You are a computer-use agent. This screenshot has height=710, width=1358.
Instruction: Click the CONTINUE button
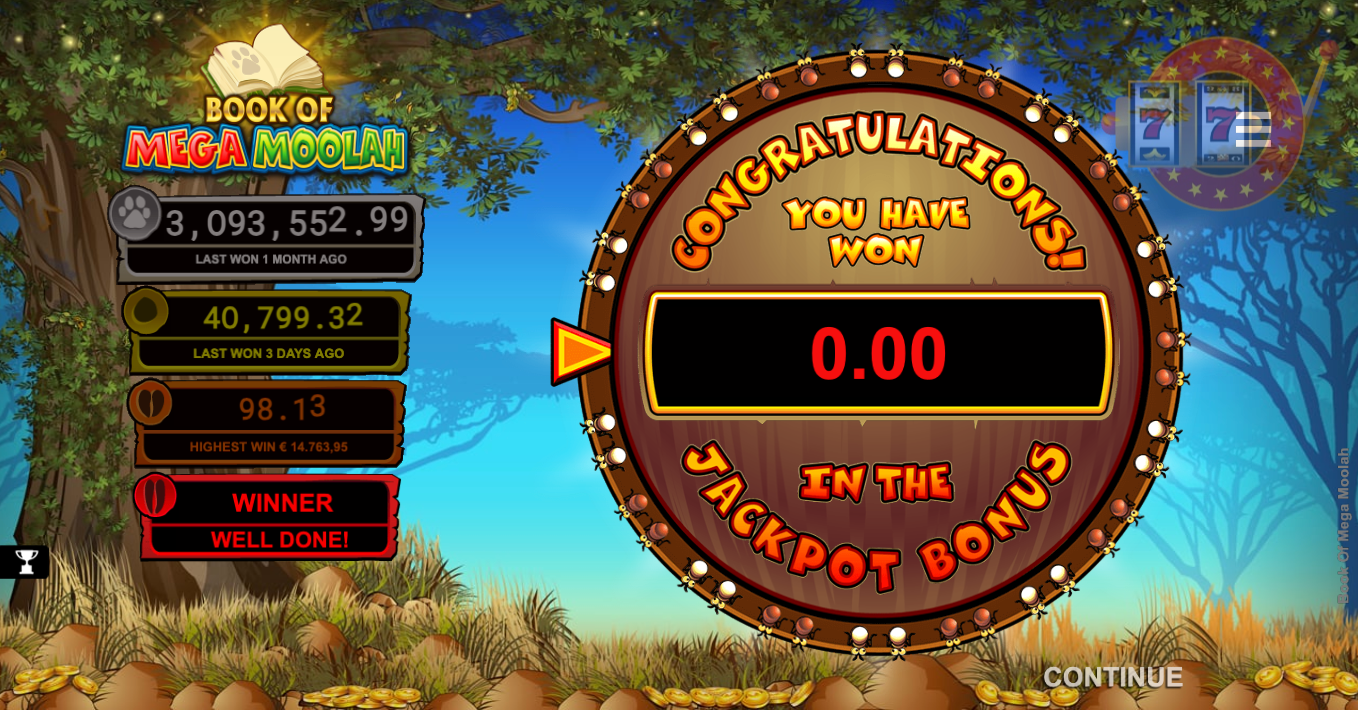(1112, 677)
